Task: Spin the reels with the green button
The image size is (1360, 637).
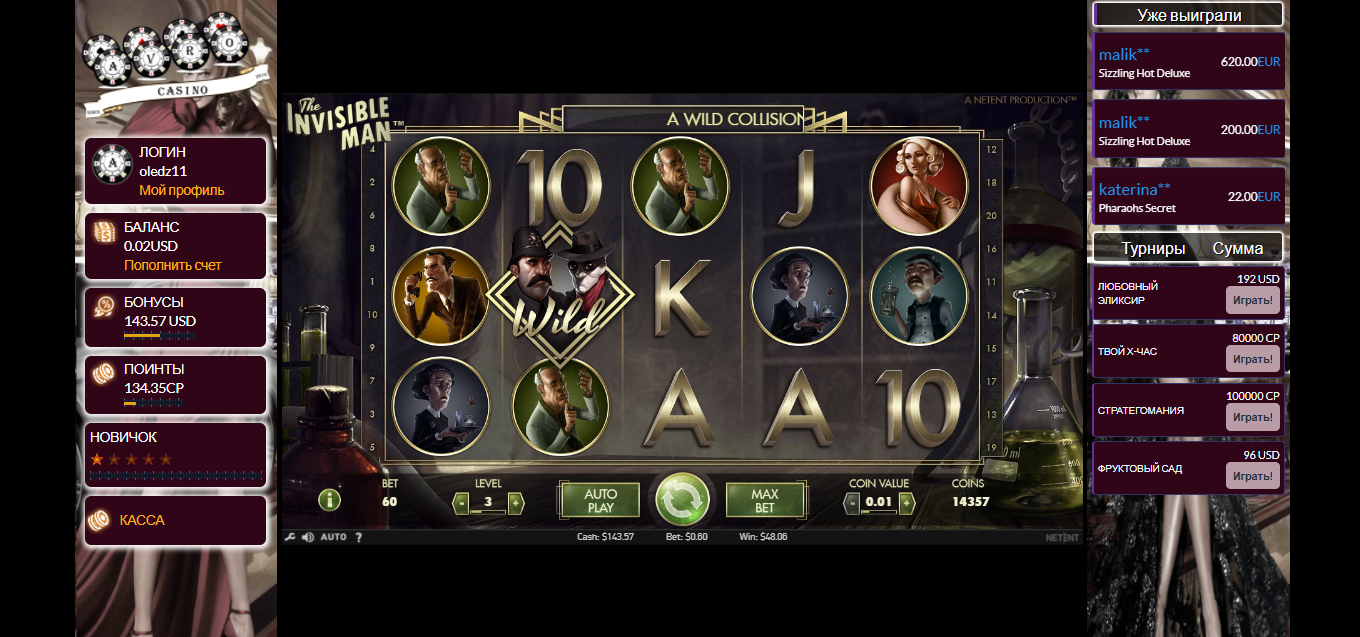Action: click(682, 500)
